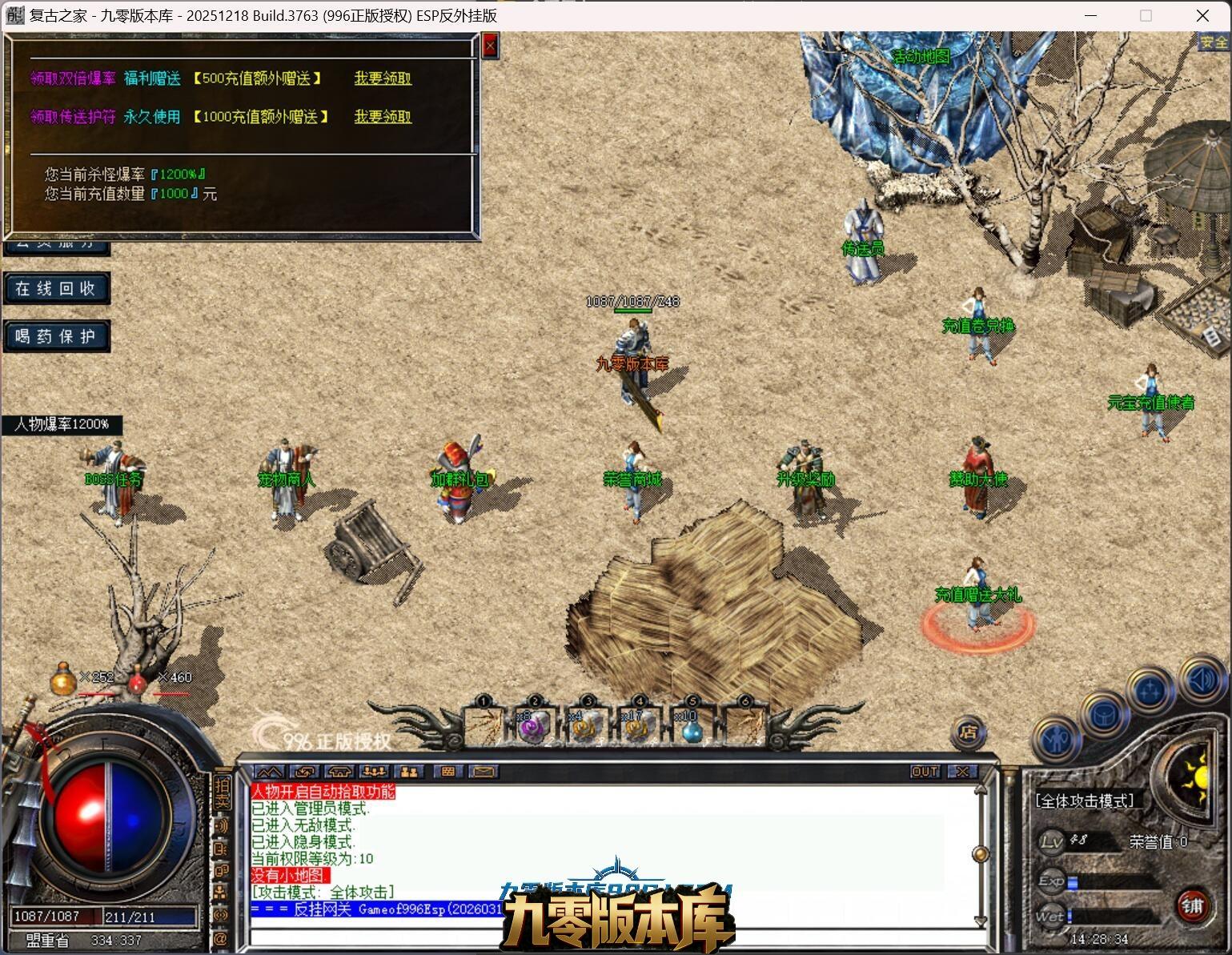
Task: Open the skills sparkle round button
Action: tap(1151, 689)
